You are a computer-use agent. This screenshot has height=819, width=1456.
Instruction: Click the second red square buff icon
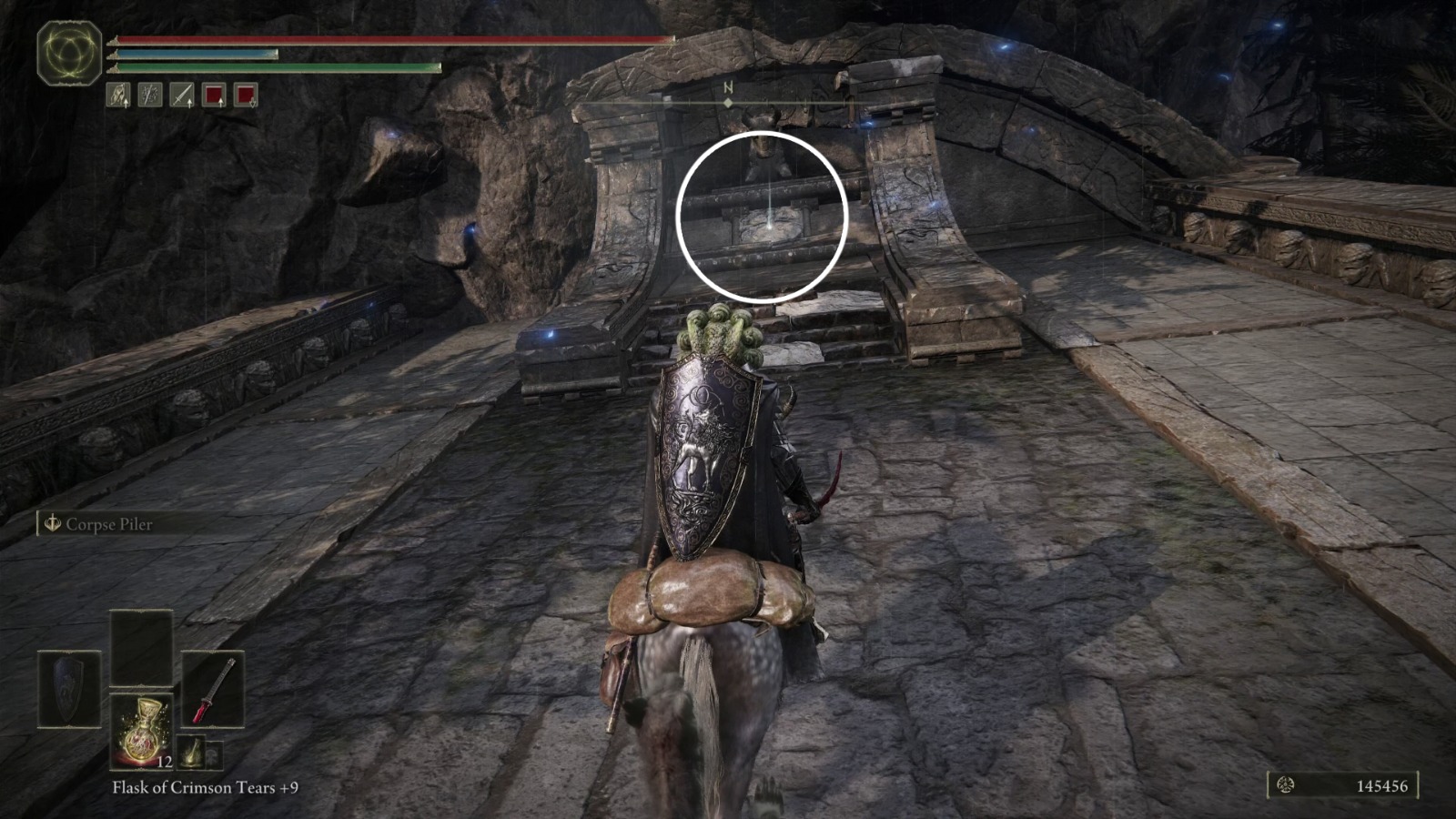coord(246,95)
